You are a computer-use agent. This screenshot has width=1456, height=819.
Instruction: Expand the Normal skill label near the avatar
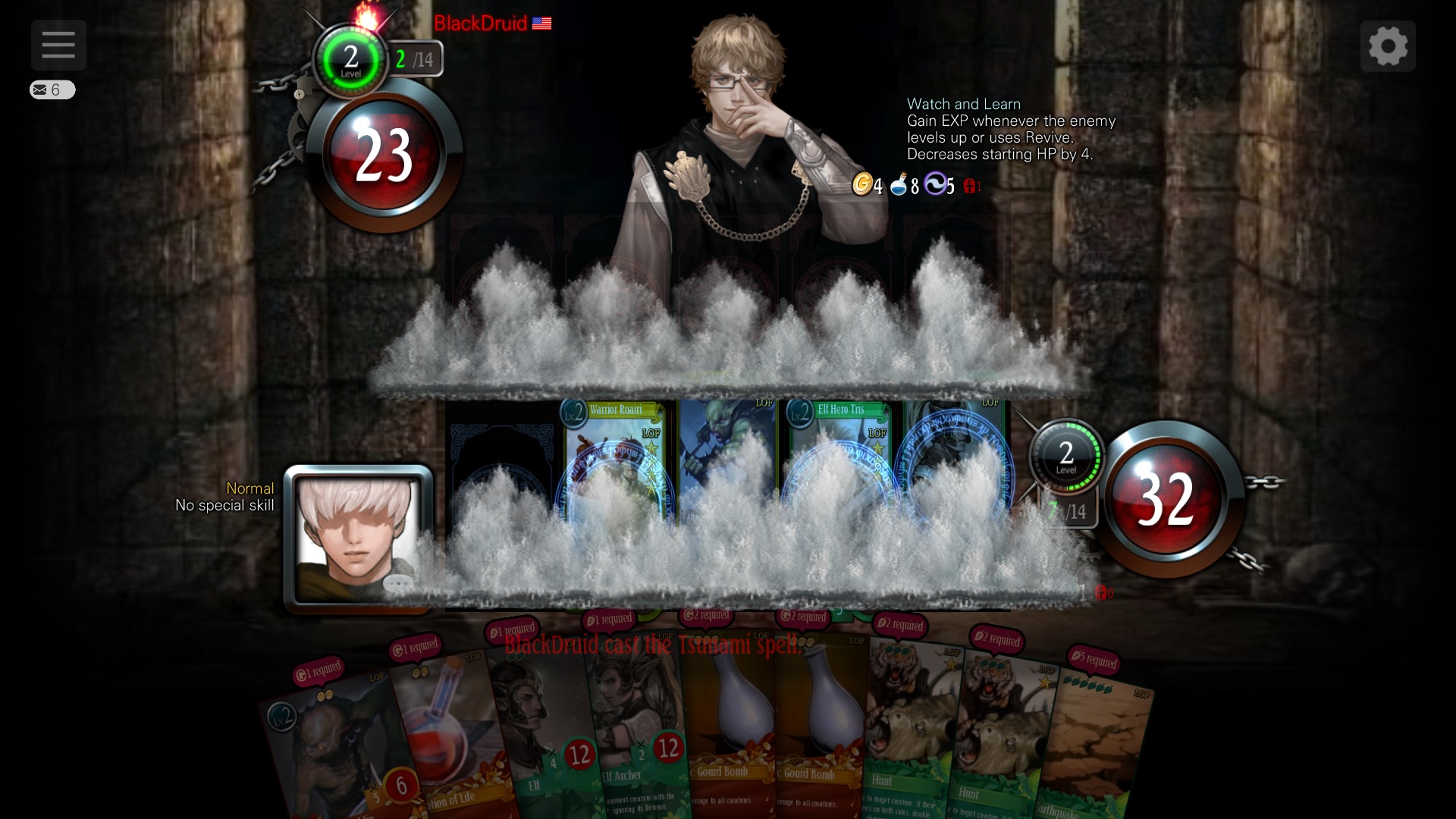pyautogui.click(x=250, y=489)
